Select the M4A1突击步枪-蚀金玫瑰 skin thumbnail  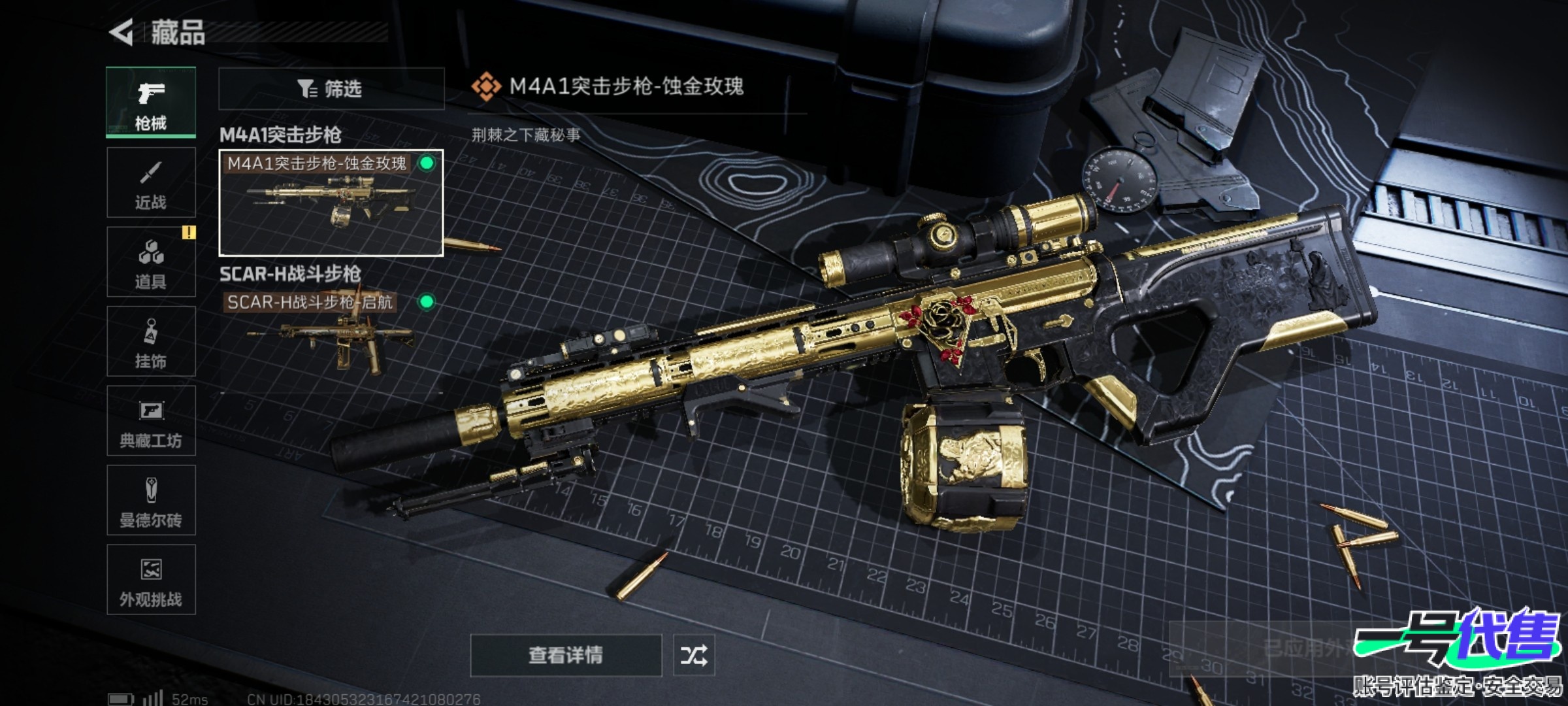click(331, 203)
